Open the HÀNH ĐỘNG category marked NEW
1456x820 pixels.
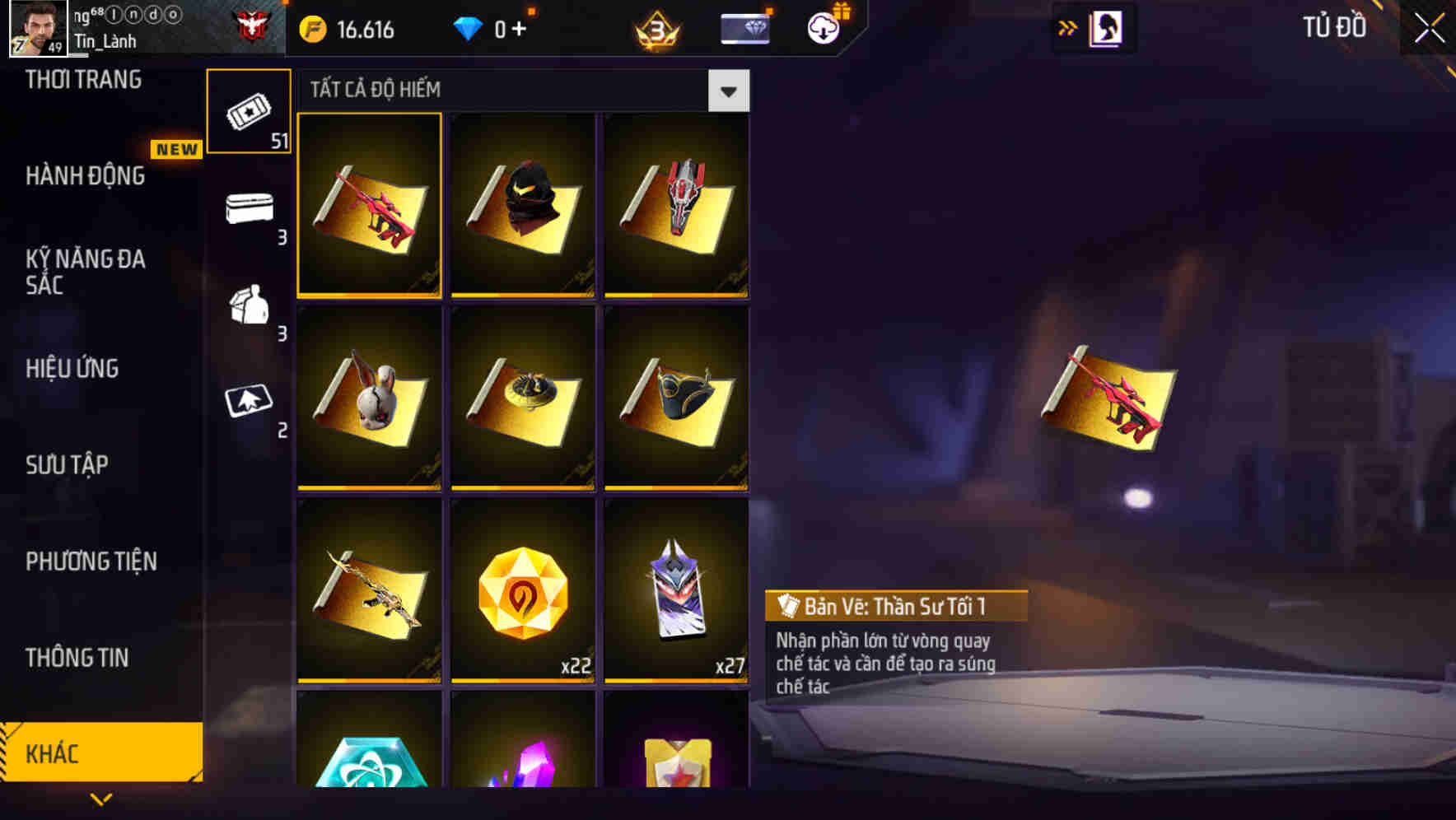click(86, 176)
